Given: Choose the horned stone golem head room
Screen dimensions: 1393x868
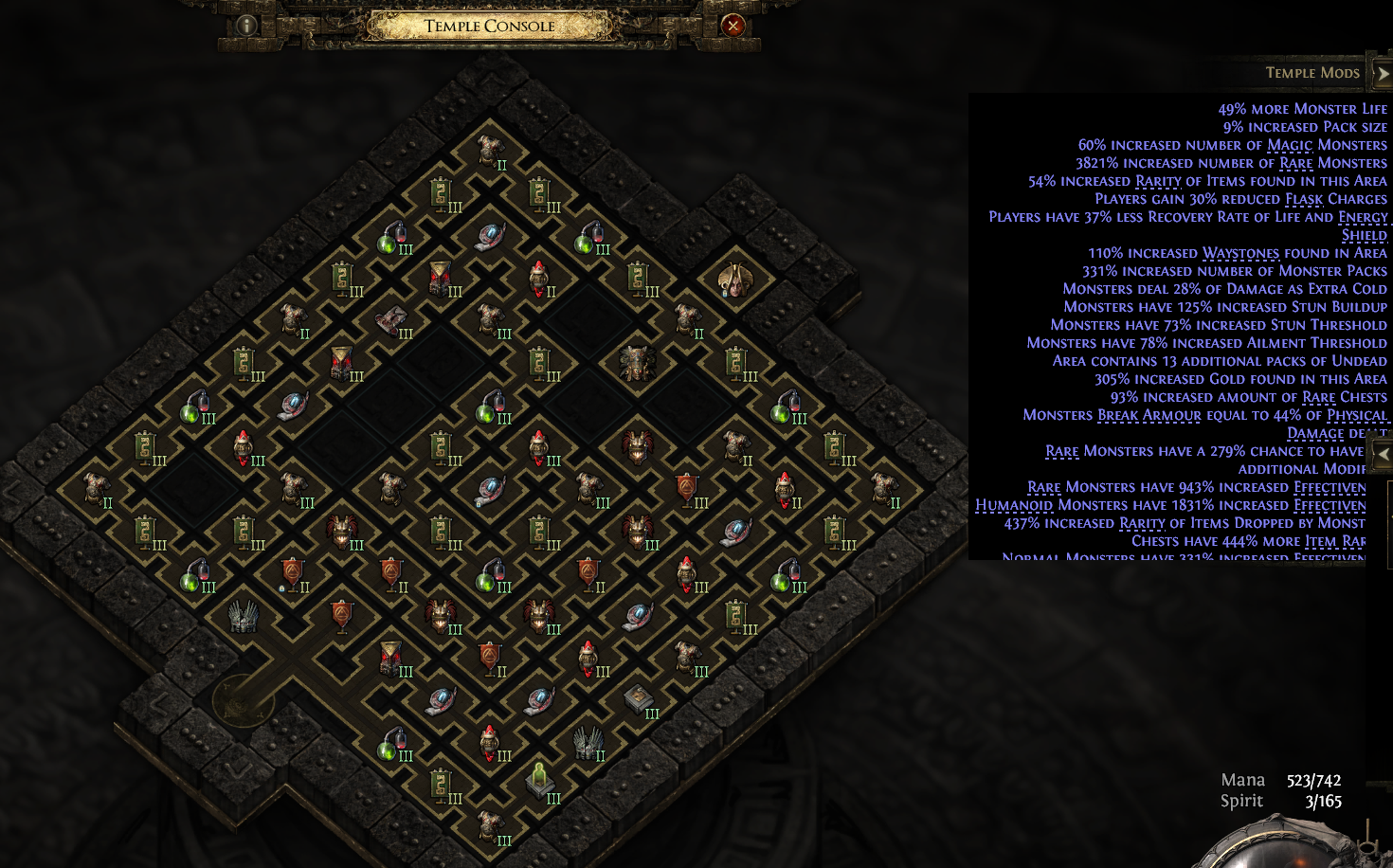Looking at the screenshot, I should pyautogui.click(x=637, y=362).
